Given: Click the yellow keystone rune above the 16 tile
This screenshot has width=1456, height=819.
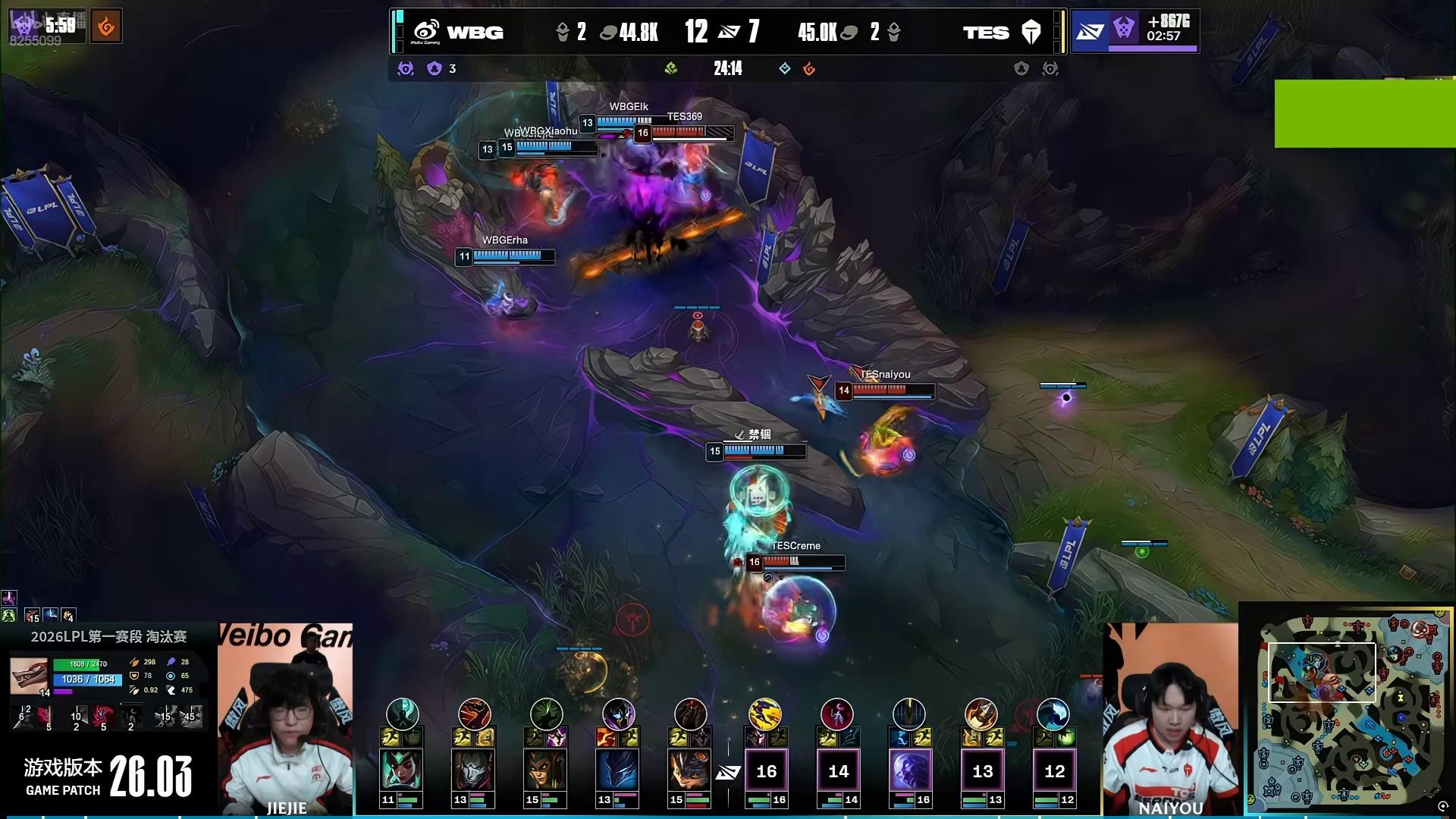Looking at the screenshot, I should click(765, 714).
